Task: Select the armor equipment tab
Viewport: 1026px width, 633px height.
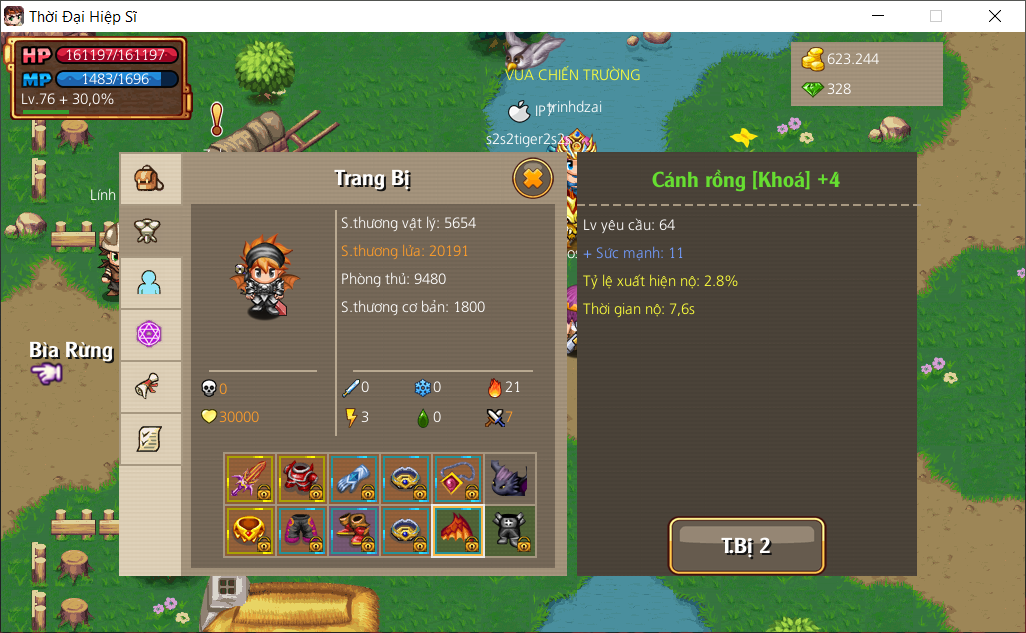Action: point(150,231)
